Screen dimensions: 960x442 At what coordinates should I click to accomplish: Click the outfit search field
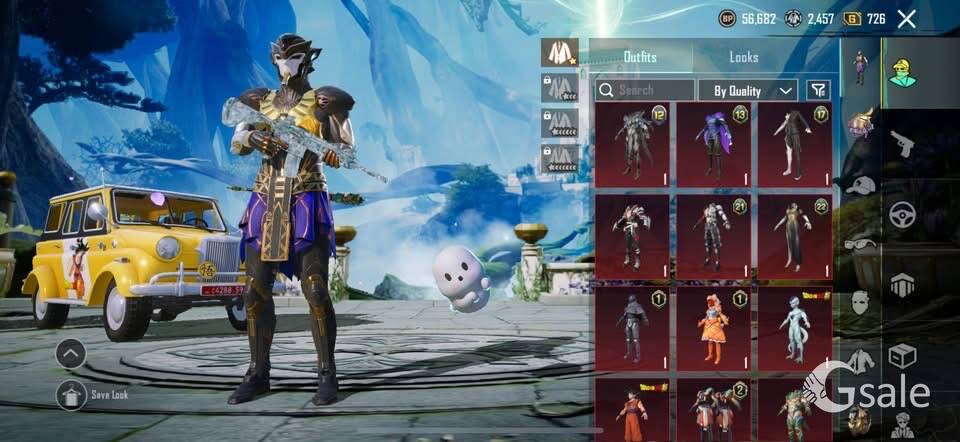pos(645,90)
